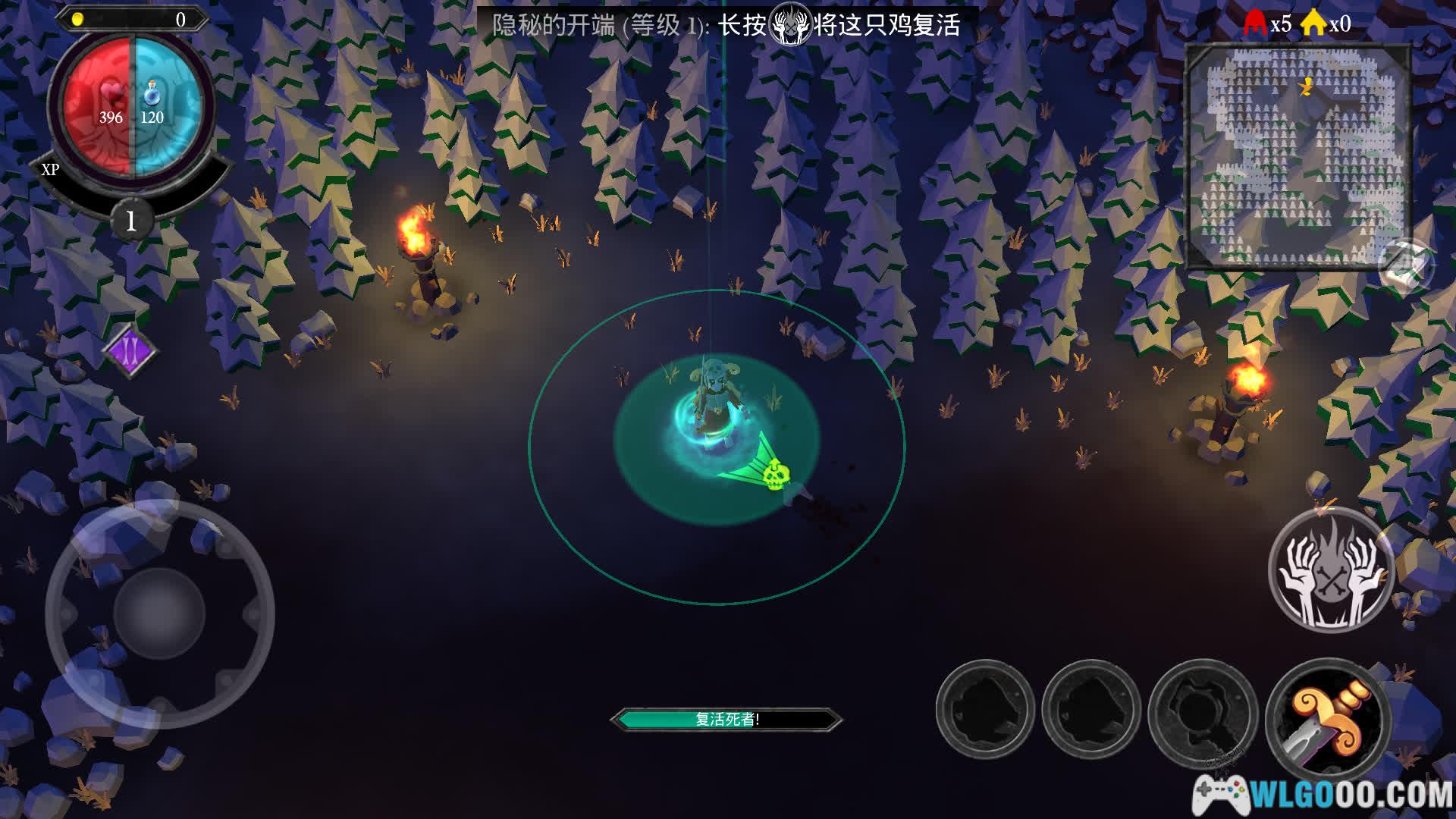Tap the locked key-shaped skill slot

click(1203, 711)
